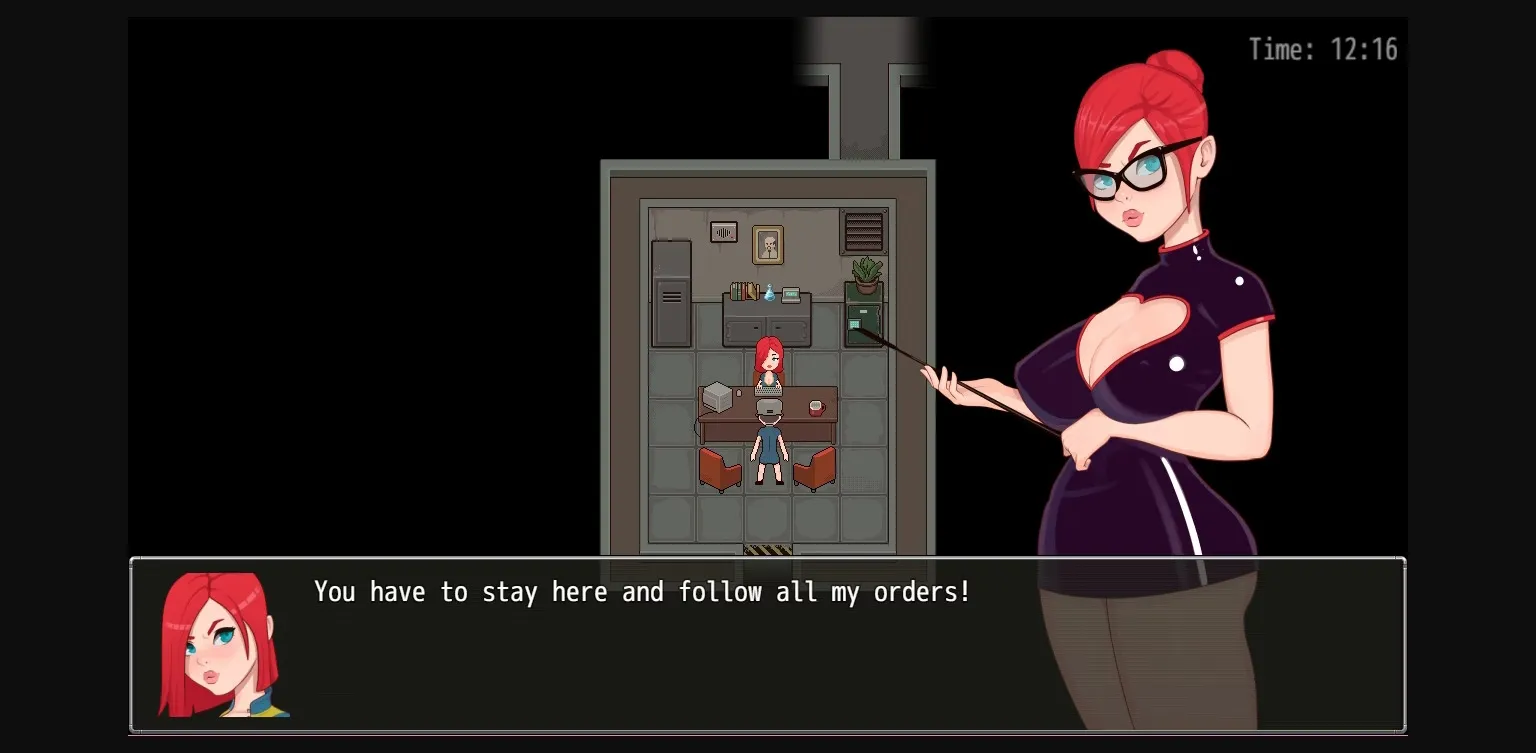The width and height of the screenshot is (1536, 753).
Task: Select the gray computer tower on the desk
Action: 718,398
